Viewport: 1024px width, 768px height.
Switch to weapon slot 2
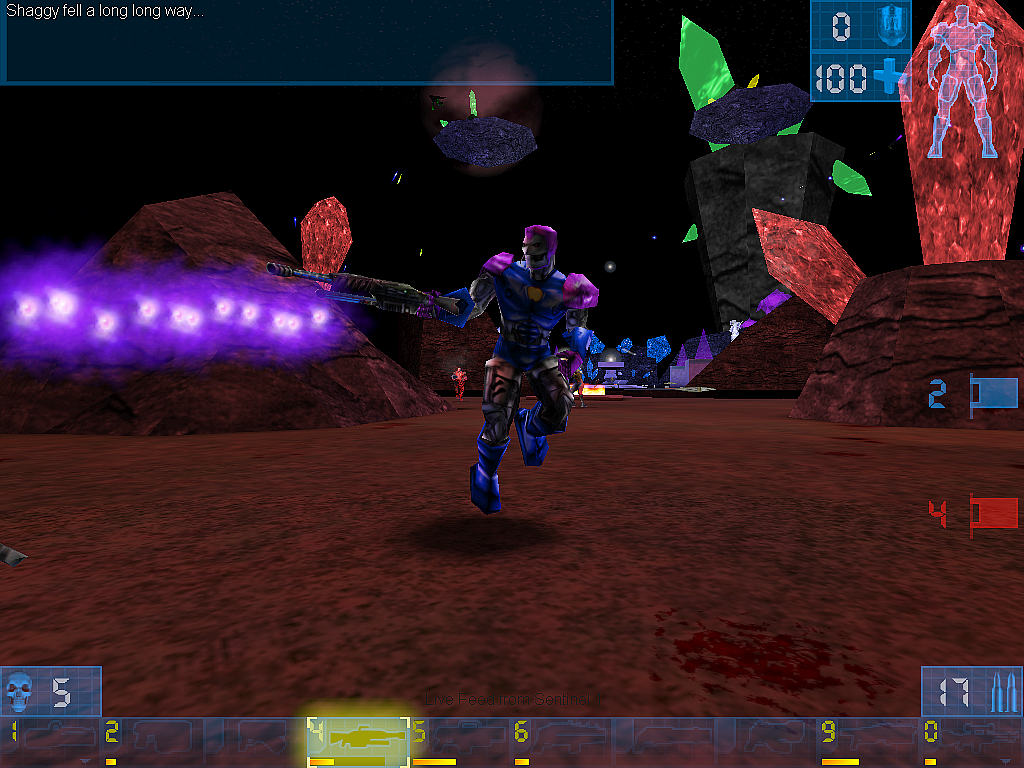(x=153, y=741)
